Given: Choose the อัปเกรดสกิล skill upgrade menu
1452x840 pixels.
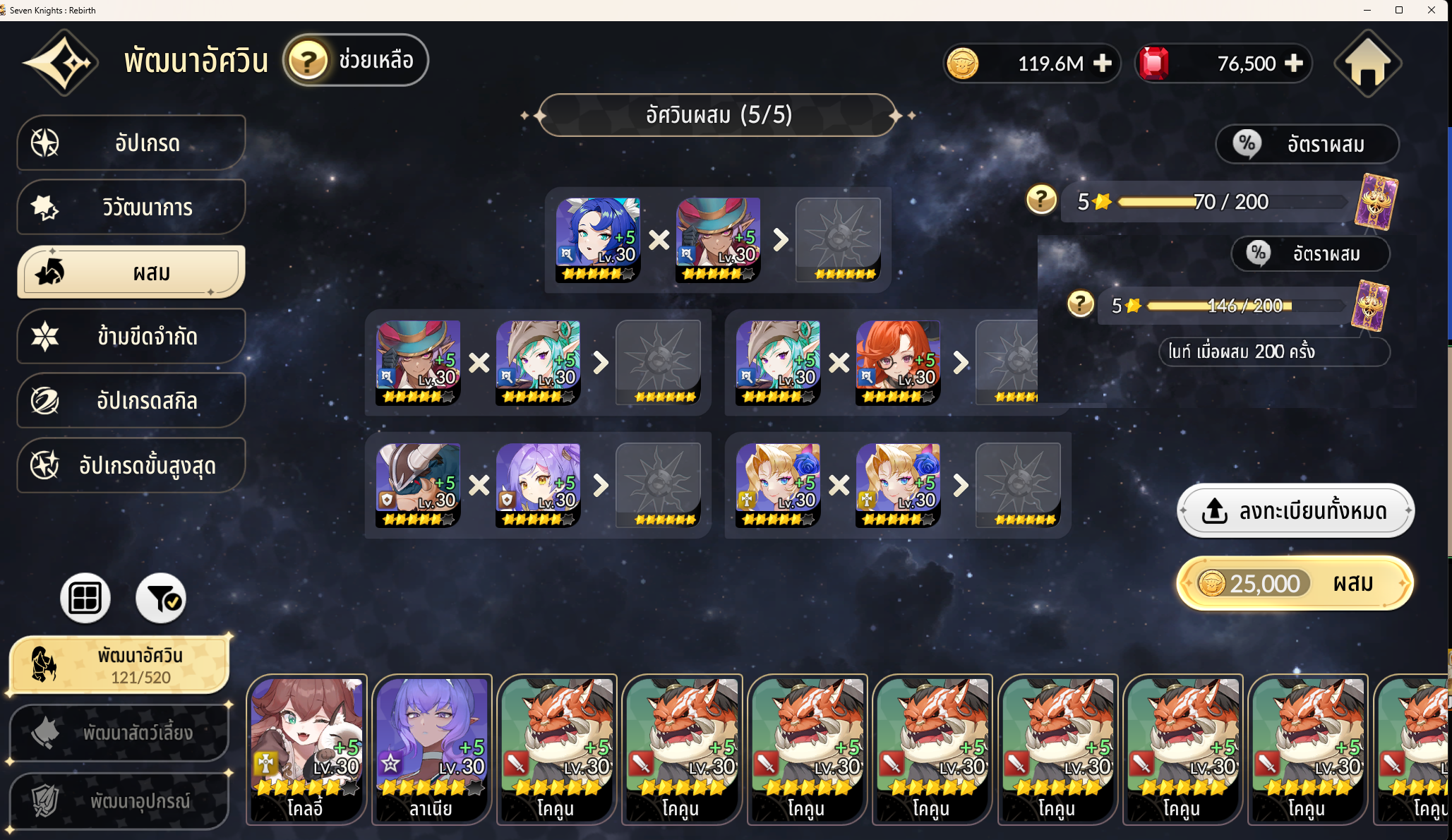Looking at the screenshot, I should point(131,401).
